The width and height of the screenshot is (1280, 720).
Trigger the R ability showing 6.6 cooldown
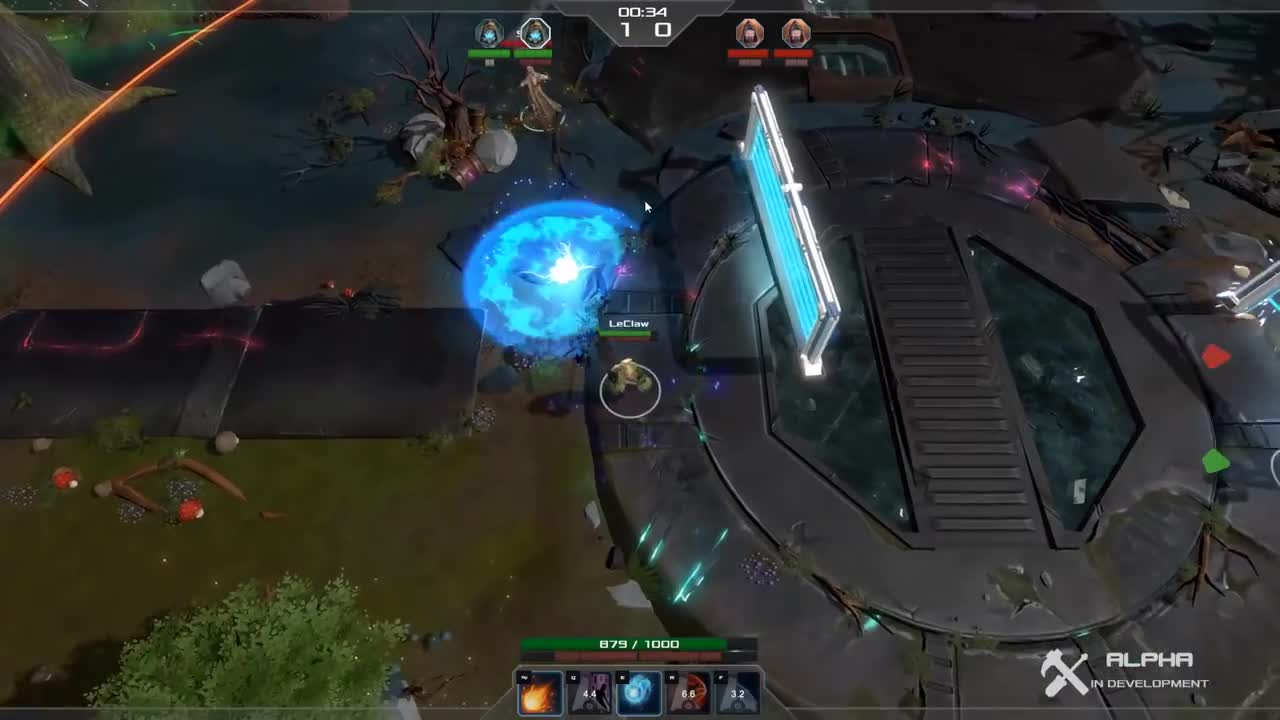pos(688,693)
